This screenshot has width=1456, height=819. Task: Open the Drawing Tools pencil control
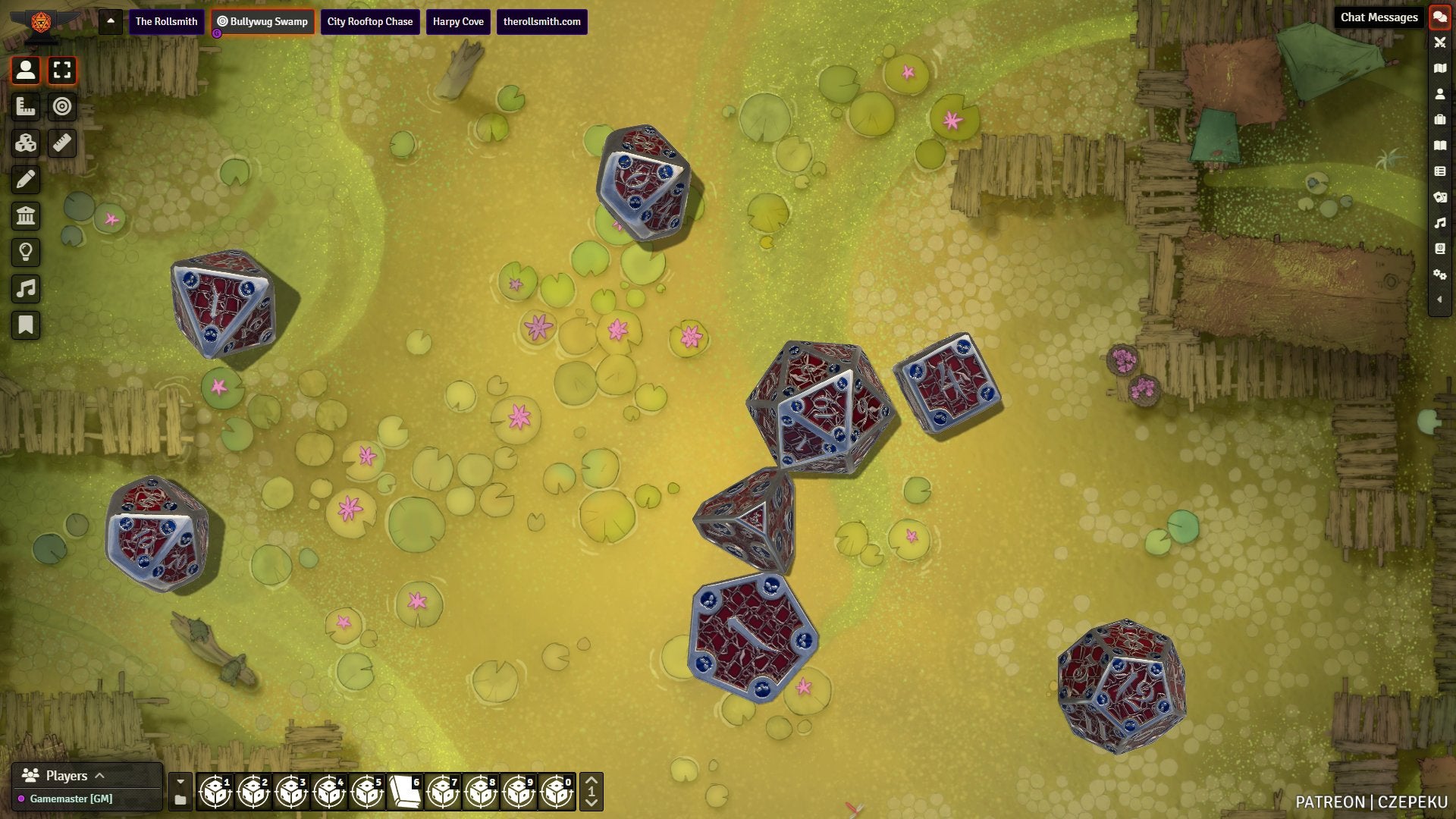pos(26,180)
